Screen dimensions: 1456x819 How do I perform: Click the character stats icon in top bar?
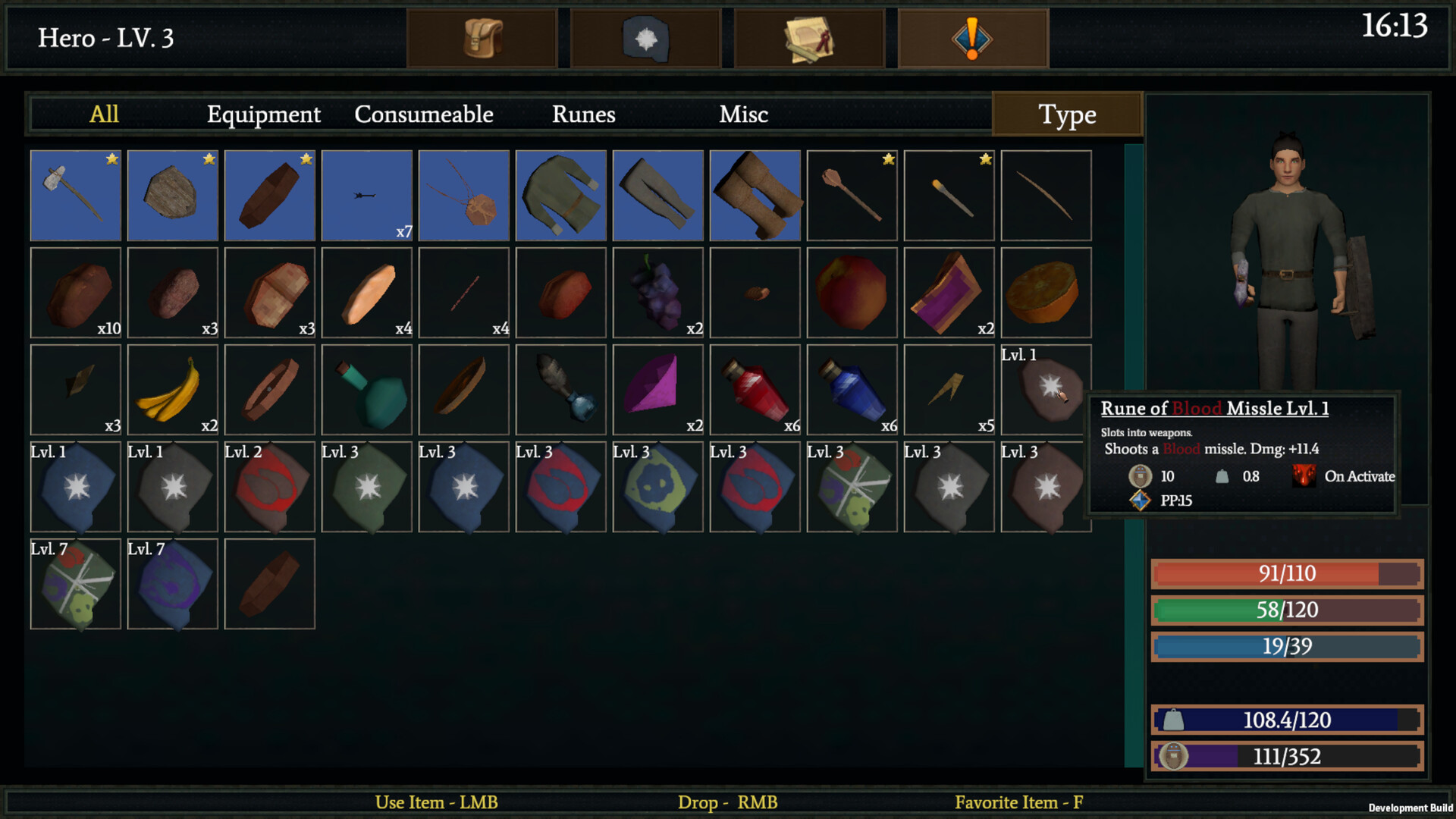click(x=645, y=38)
